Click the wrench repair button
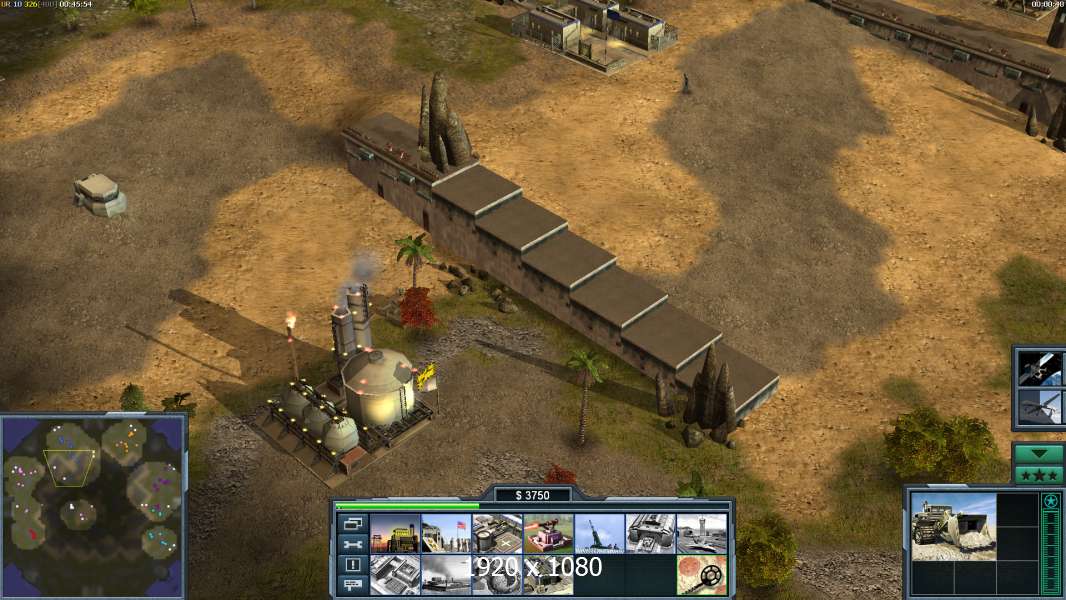The width and height of the screenshot is (1066, 600). click(x=353, y=544)
